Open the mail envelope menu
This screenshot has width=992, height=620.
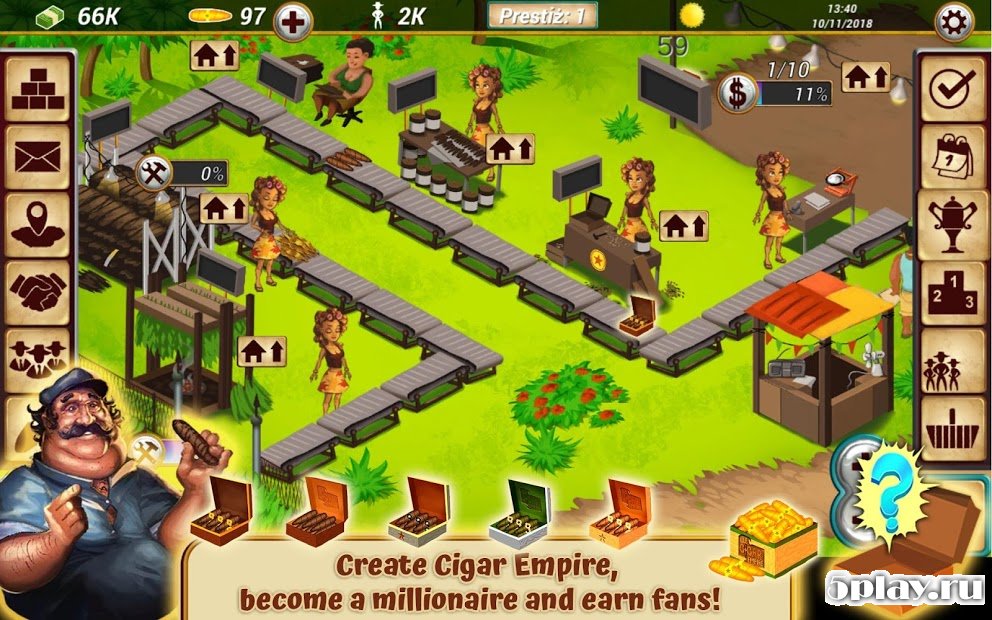point(38,157)
